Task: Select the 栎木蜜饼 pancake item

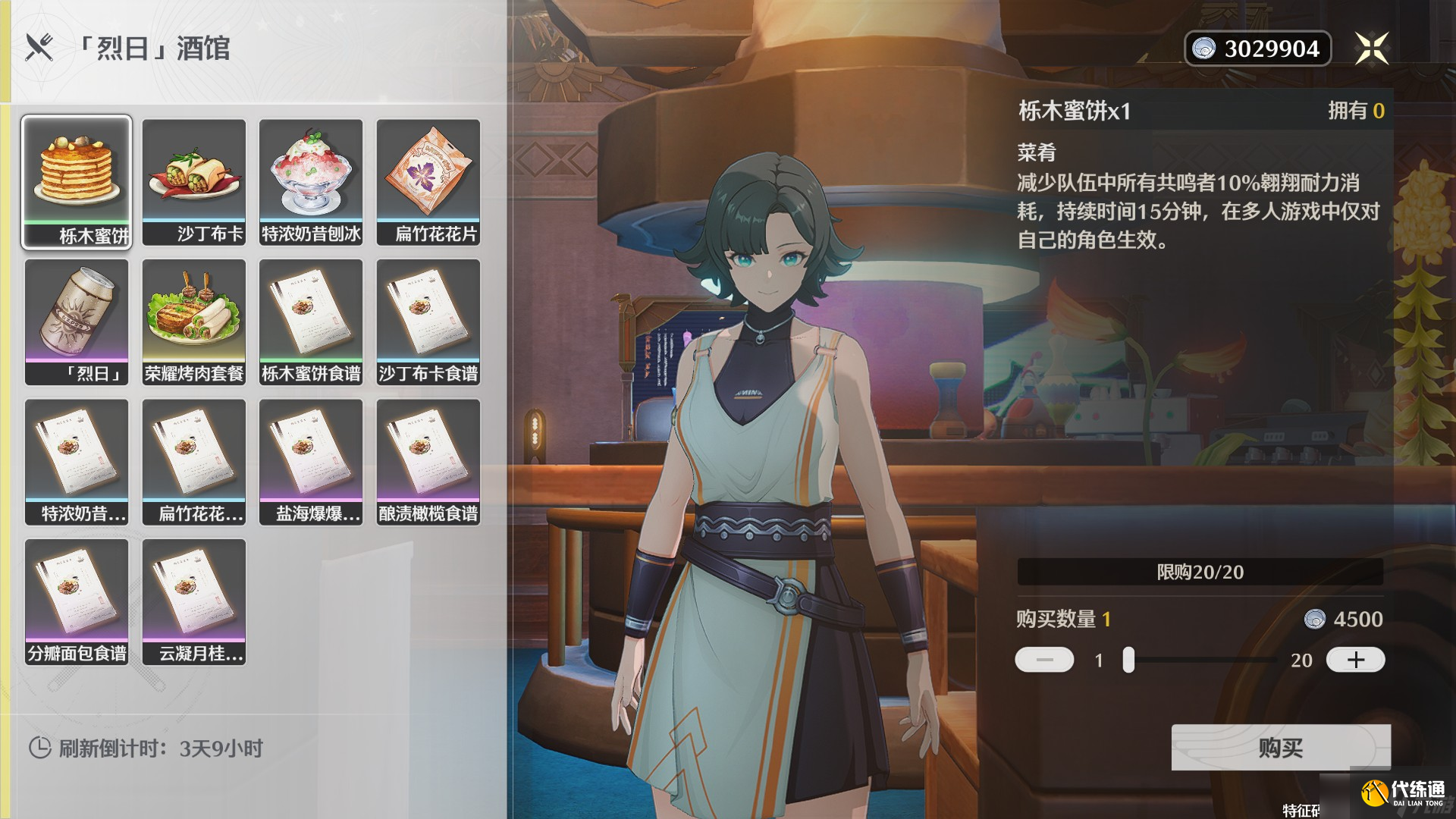Action: [76, 180]
